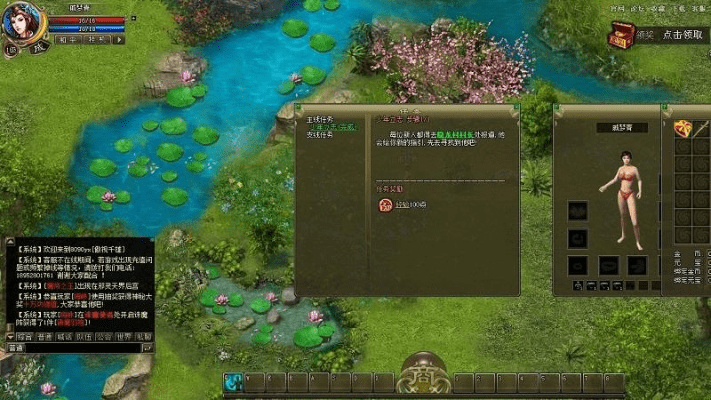Switch chat to the 世界 channel tab
The width and height of the screenshot is (711, 400).
pos(126,337)
